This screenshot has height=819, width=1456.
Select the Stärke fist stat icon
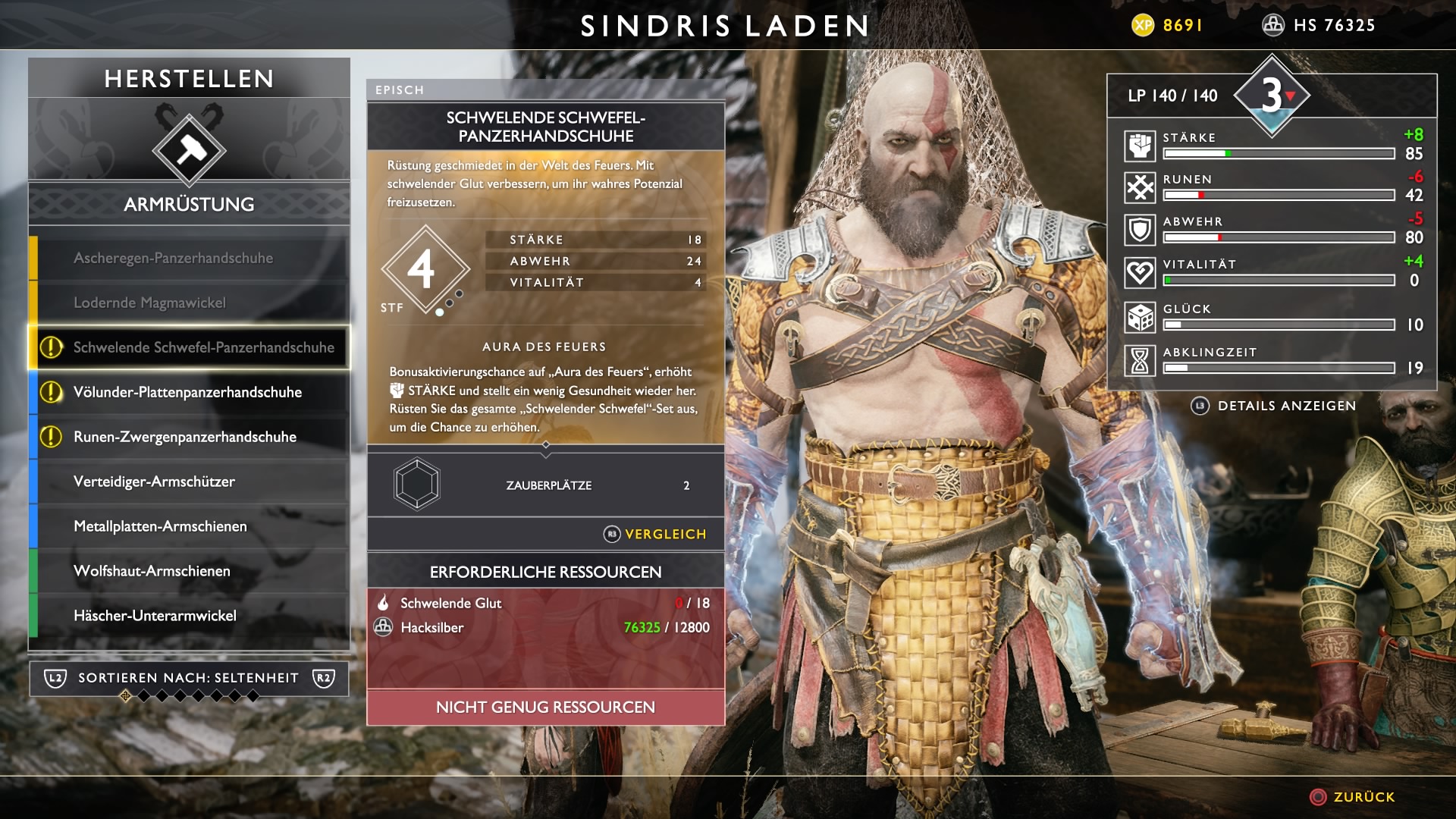coord(1140,146)
